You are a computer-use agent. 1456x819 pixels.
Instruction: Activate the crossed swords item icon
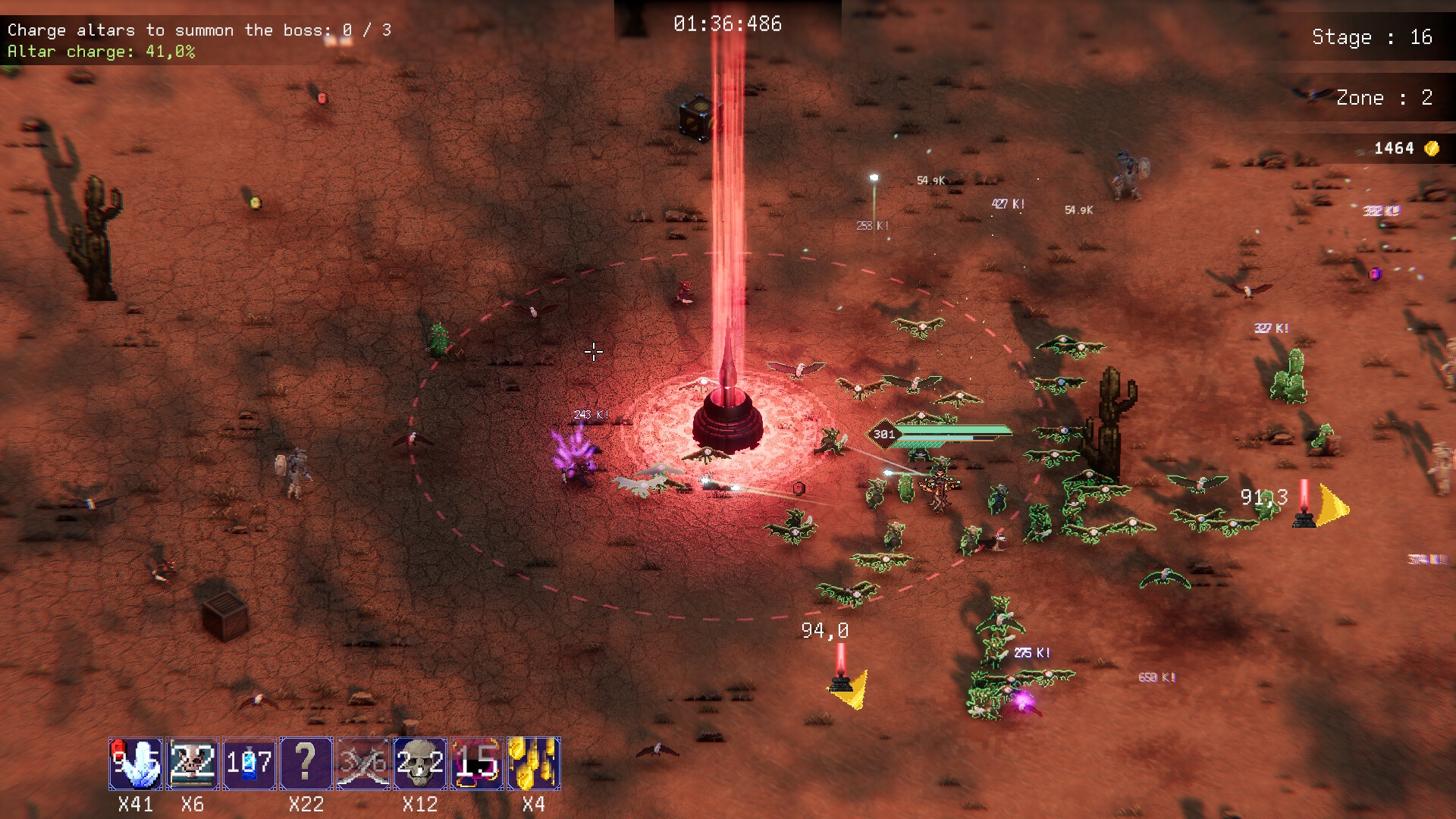coord(362,763)
